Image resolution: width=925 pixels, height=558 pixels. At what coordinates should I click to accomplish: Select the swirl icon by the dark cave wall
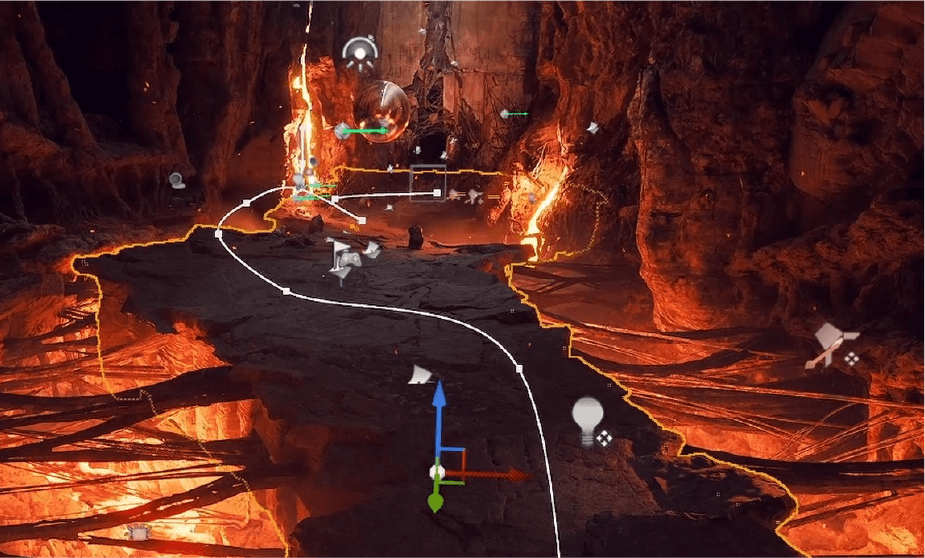[177, 180]
